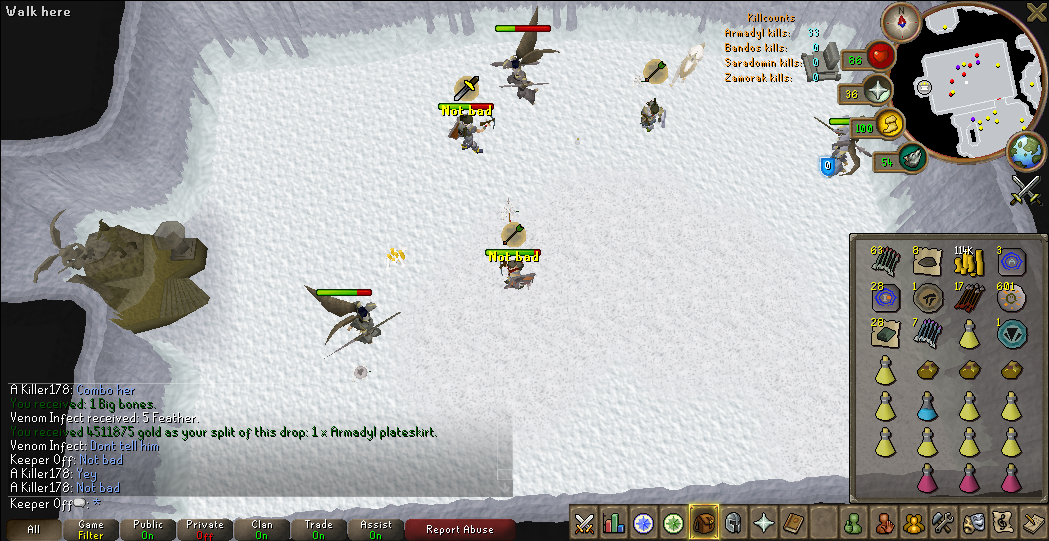The height and width of the screenshot is (541, 1049).
Task: Switch to the Worn Equipment helmet tab
Action: (733, 522)
